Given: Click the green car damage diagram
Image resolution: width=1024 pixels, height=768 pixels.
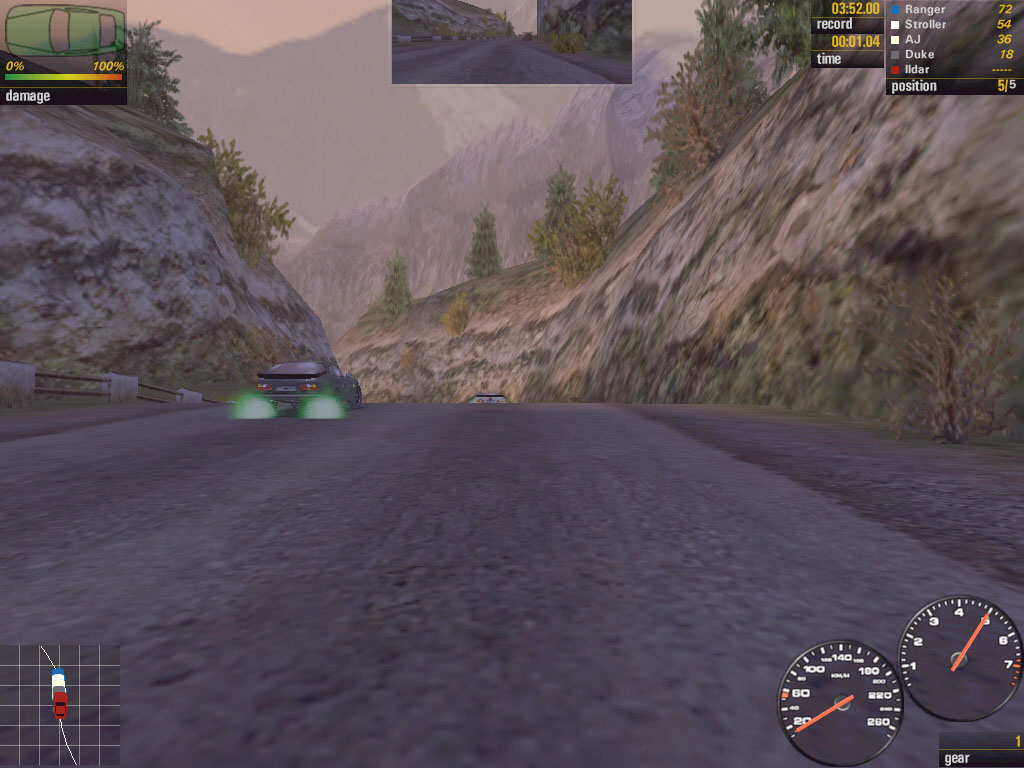Looking at the screenshot, I should 64,30.
